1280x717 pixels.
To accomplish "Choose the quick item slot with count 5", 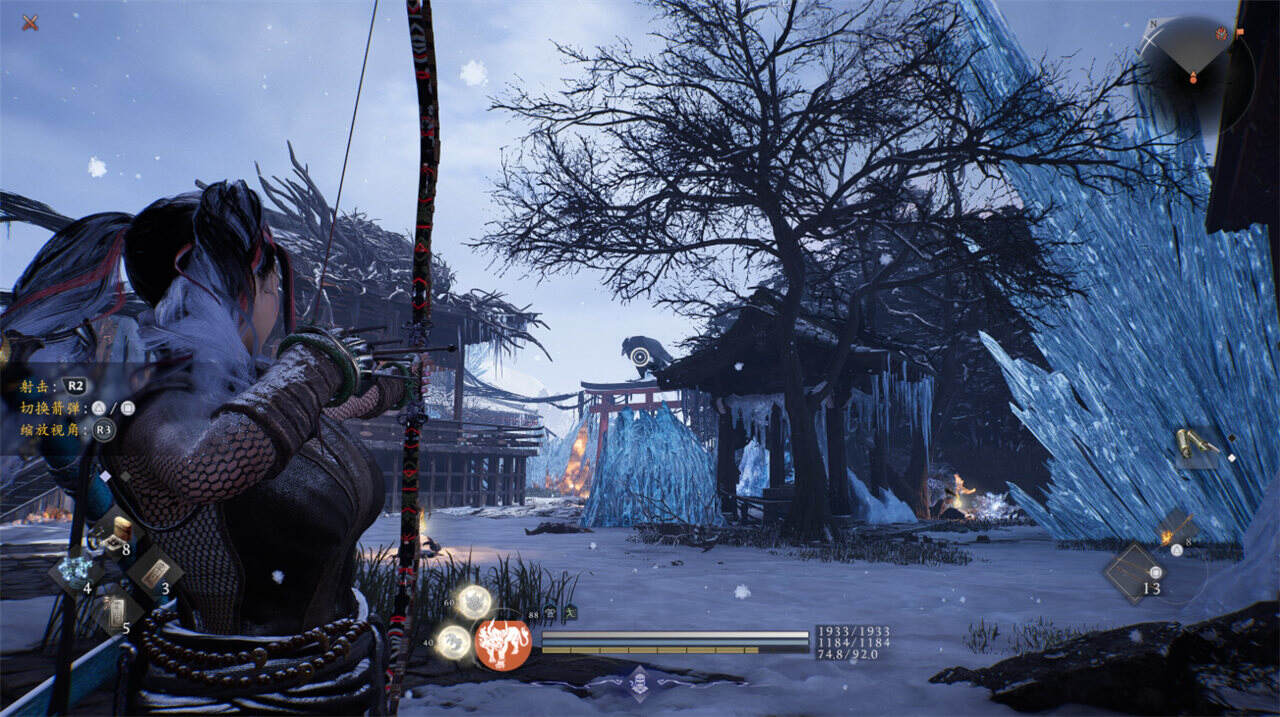I will click(x=115, y=612).
